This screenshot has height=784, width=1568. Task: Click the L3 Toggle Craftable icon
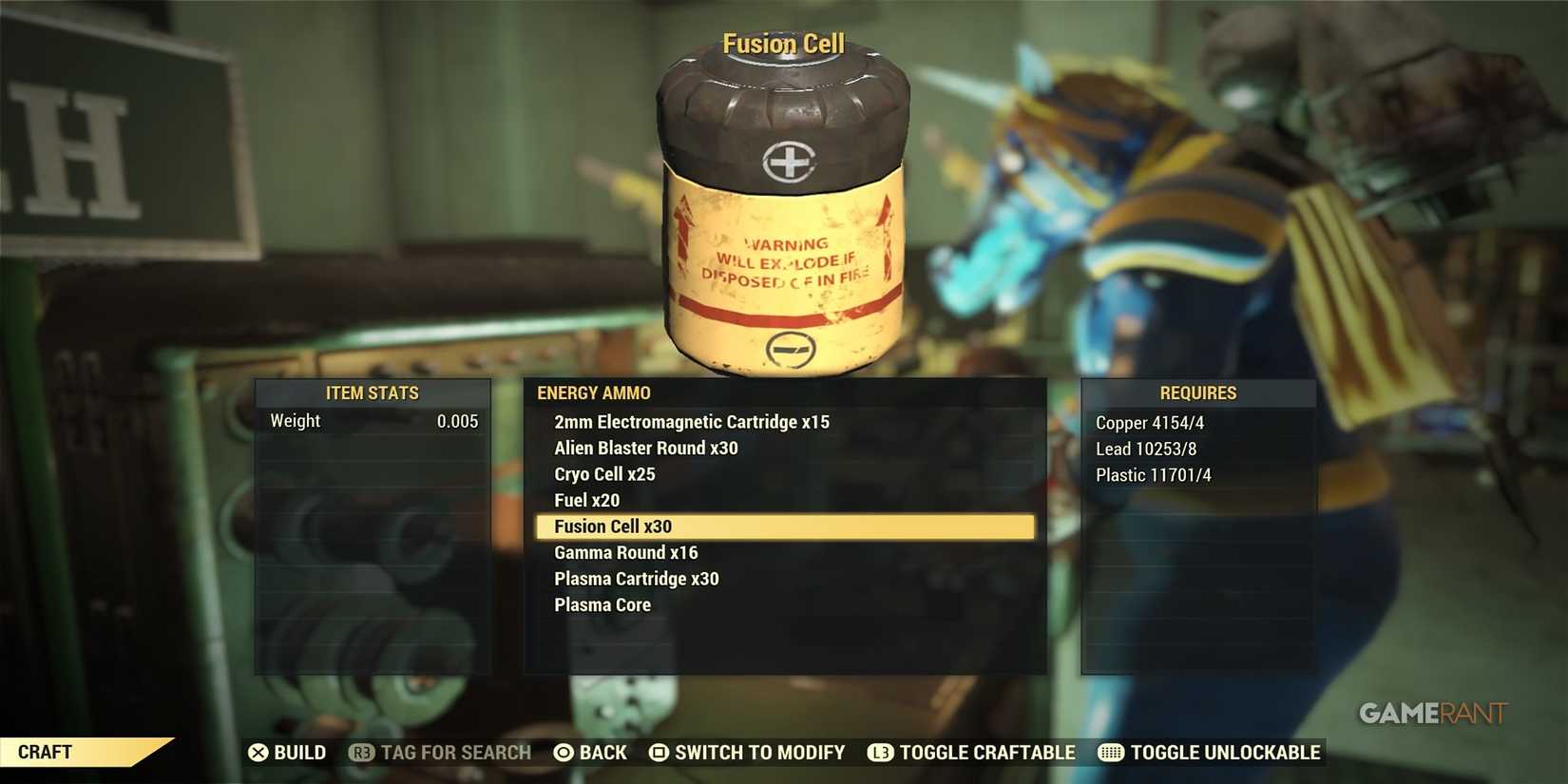click(880, 753)
